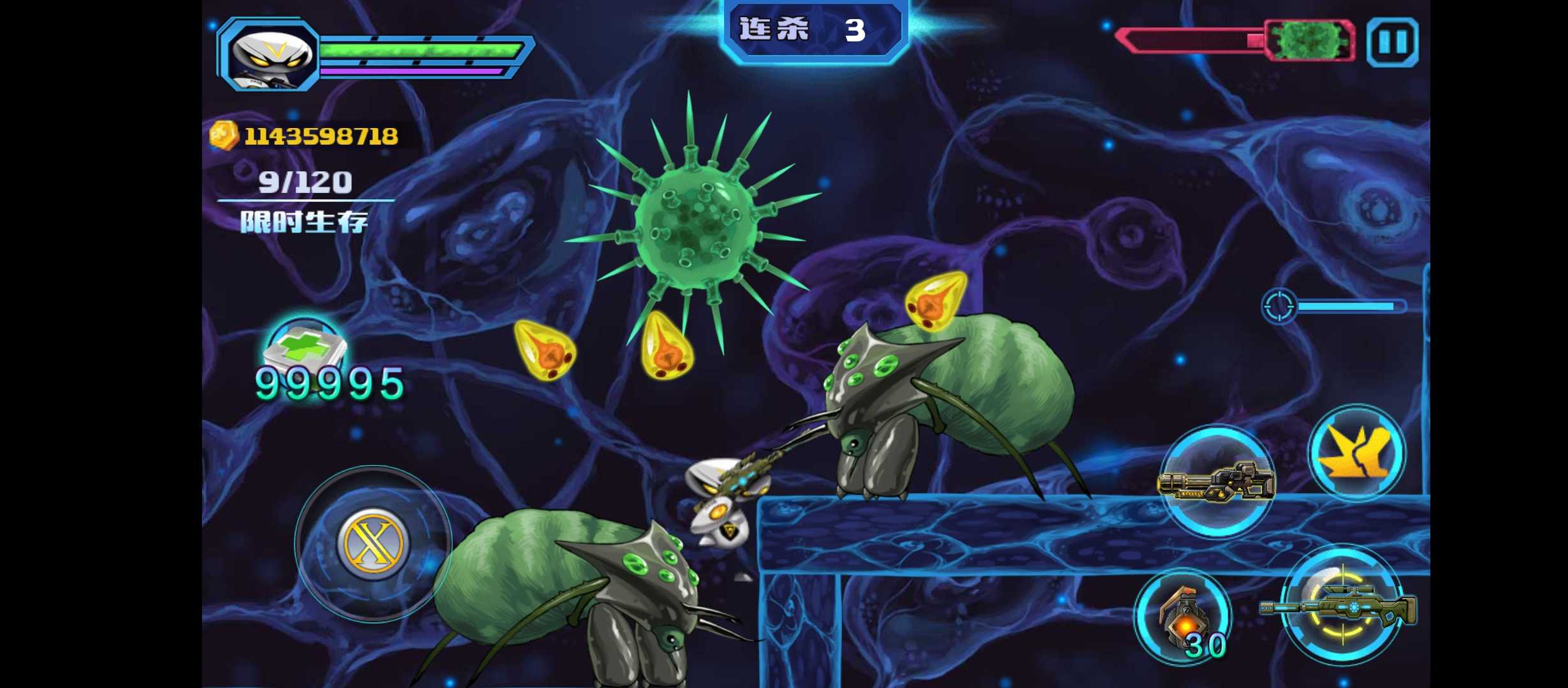Fire the sniper rifle button
The image size is (1568, 688).
(1342, 605)
